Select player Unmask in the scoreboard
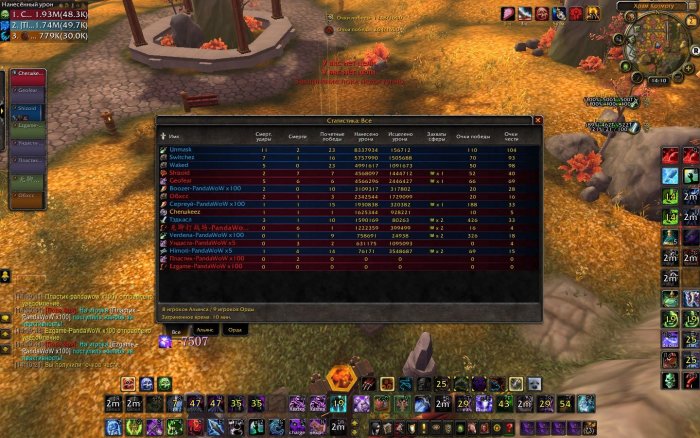 pos(182,149)
